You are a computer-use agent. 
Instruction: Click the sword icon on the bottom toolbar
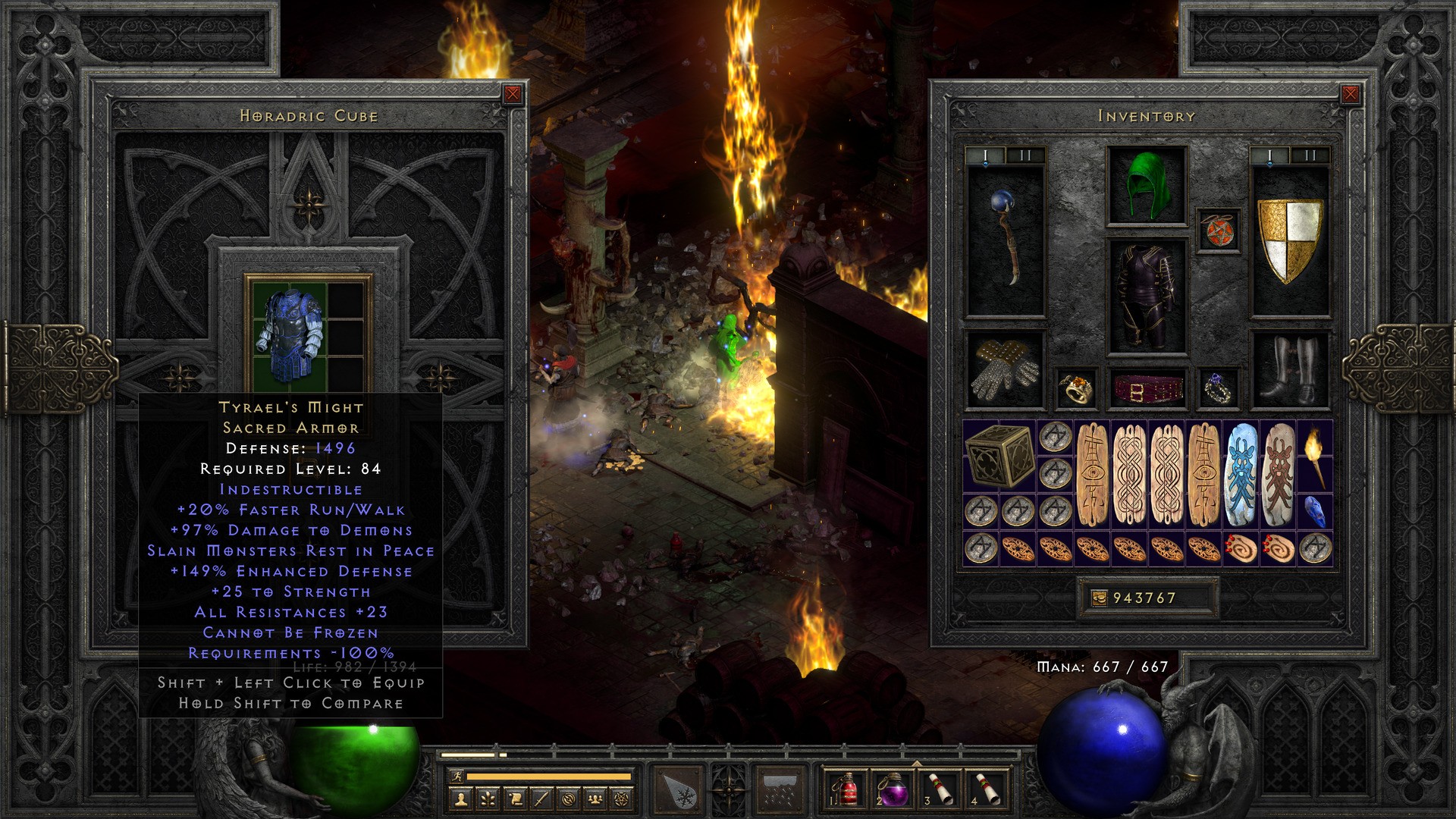pyautogui.click(x=543, y=798)
